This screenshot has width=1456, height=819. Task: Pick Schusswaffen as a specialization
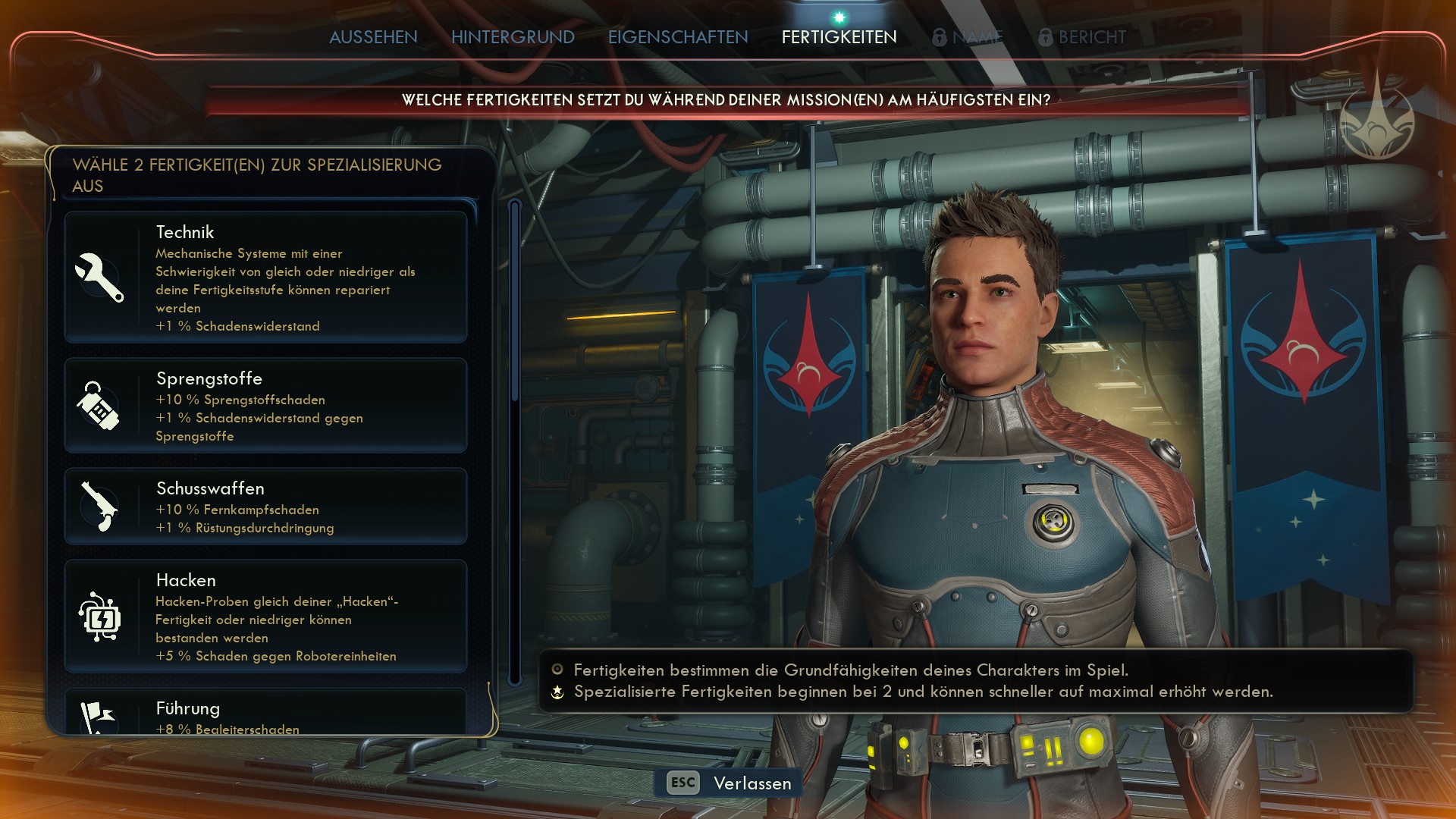point(265,507)
